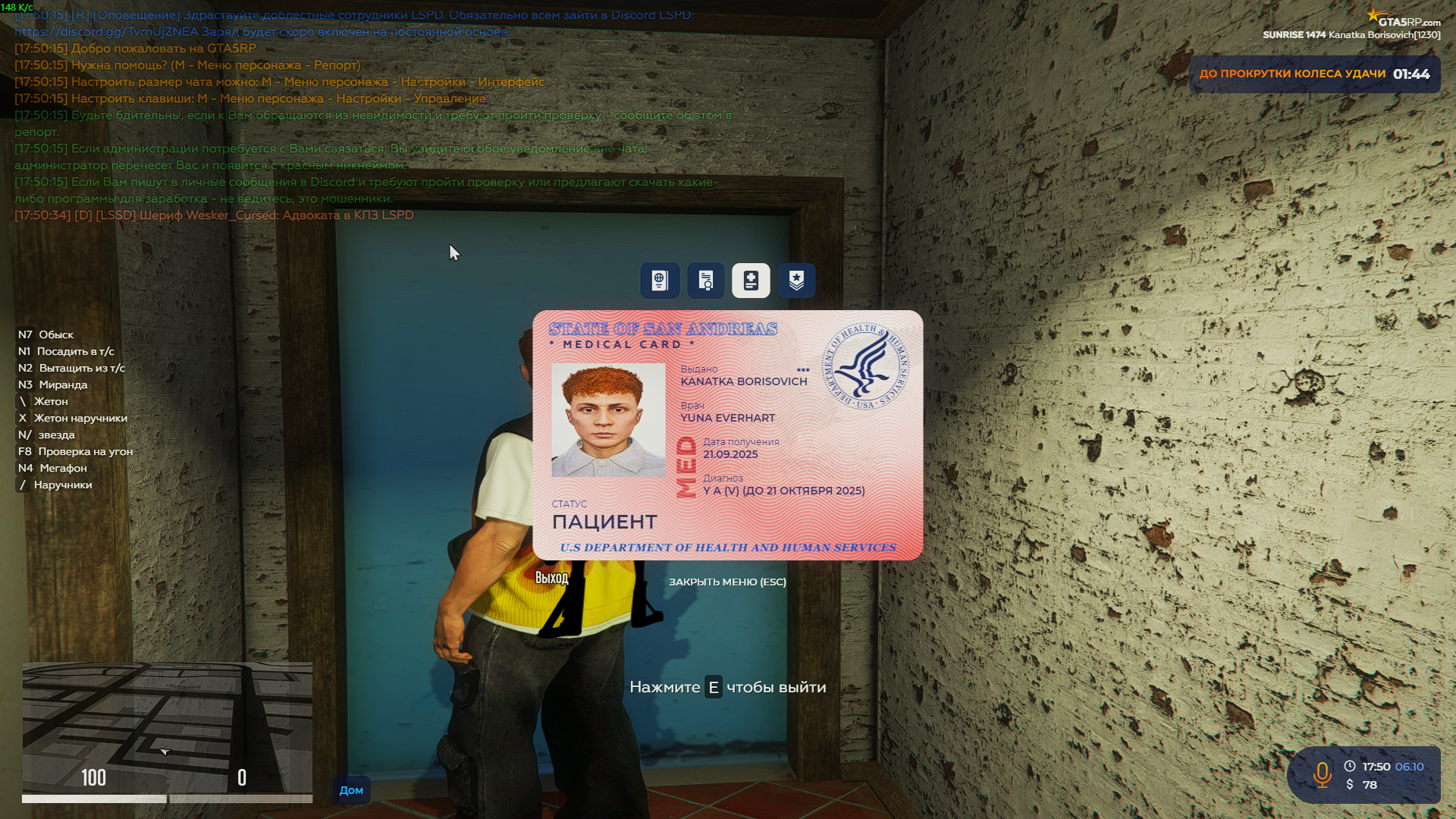Click the Дом button above the minimap
1456x819 pixels.
coord(351,789)
